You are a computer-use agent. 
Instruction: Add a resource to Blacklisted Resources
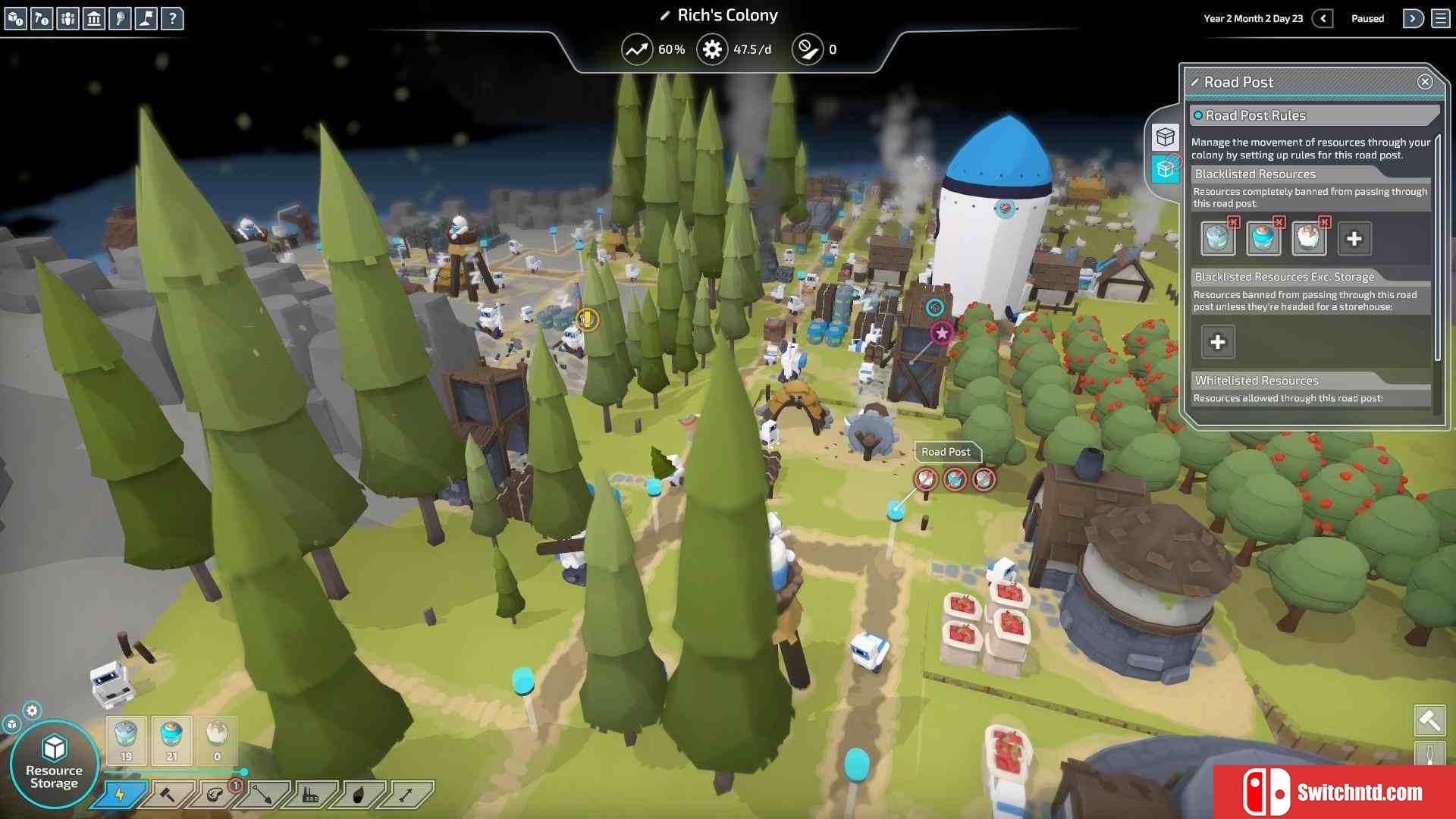1354,239
